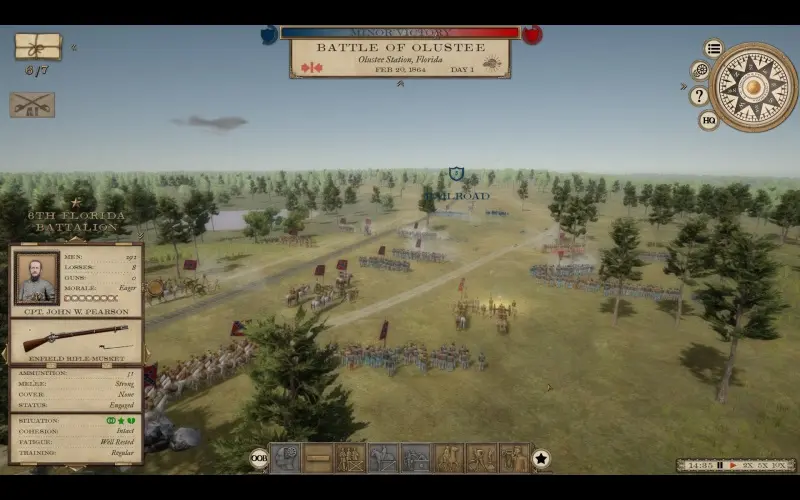
Task: Expand the double-arrow beside the compass buttons
Action: (685, 86)
